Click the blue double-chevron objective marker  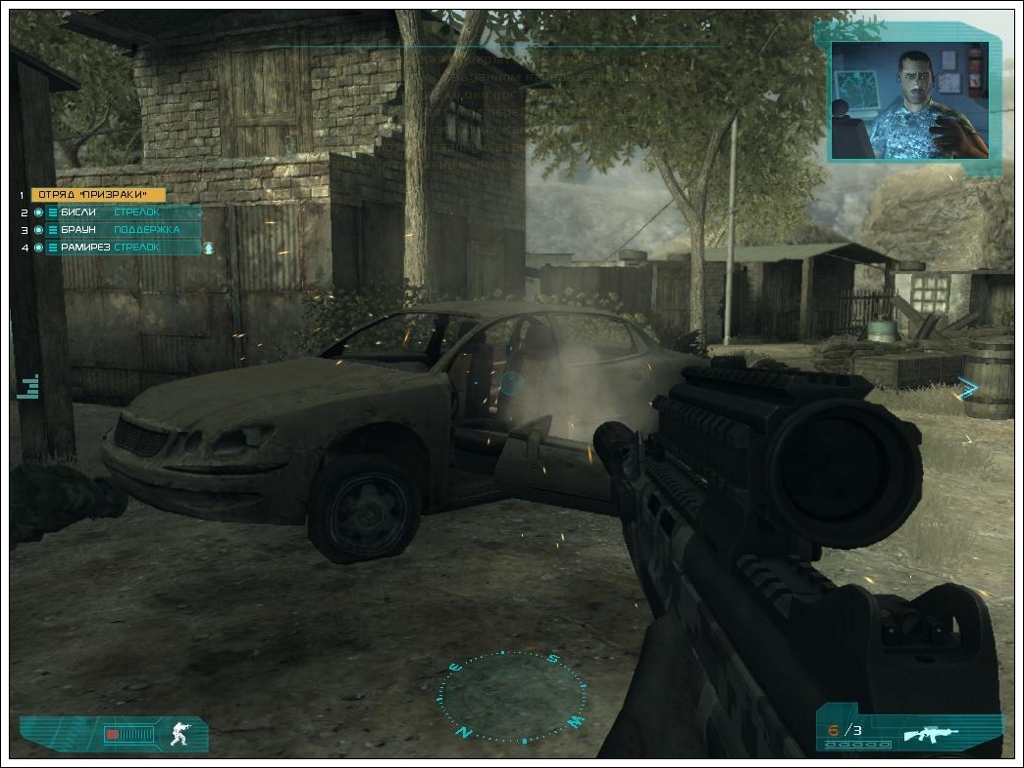[x=966, y=388]
